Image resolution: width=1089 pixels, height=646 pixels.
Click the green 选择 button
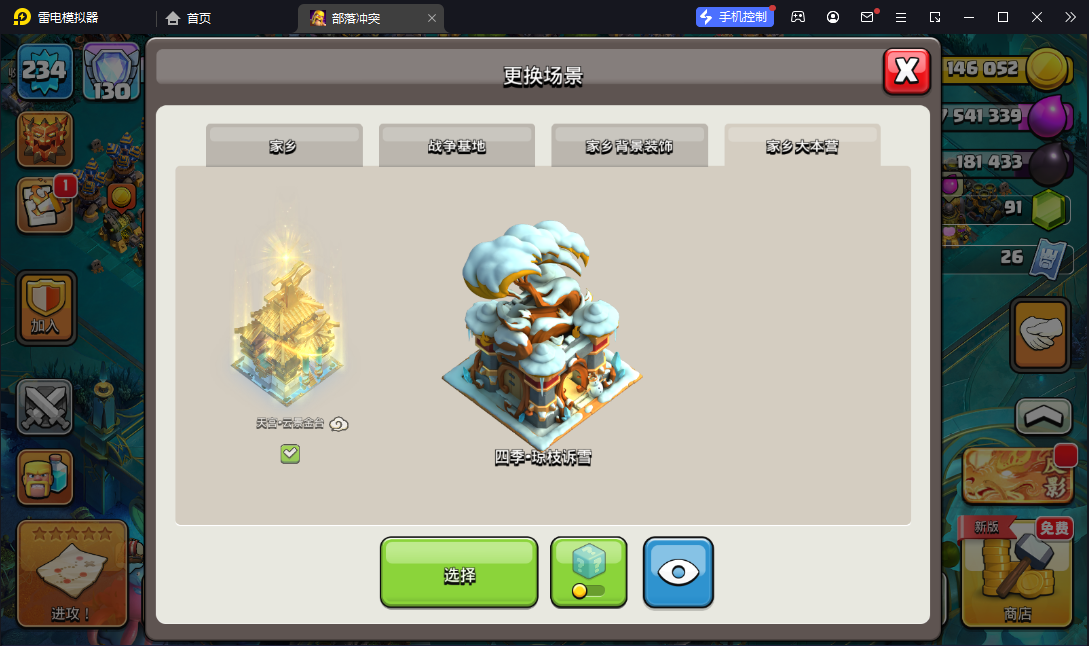point(459,573)
